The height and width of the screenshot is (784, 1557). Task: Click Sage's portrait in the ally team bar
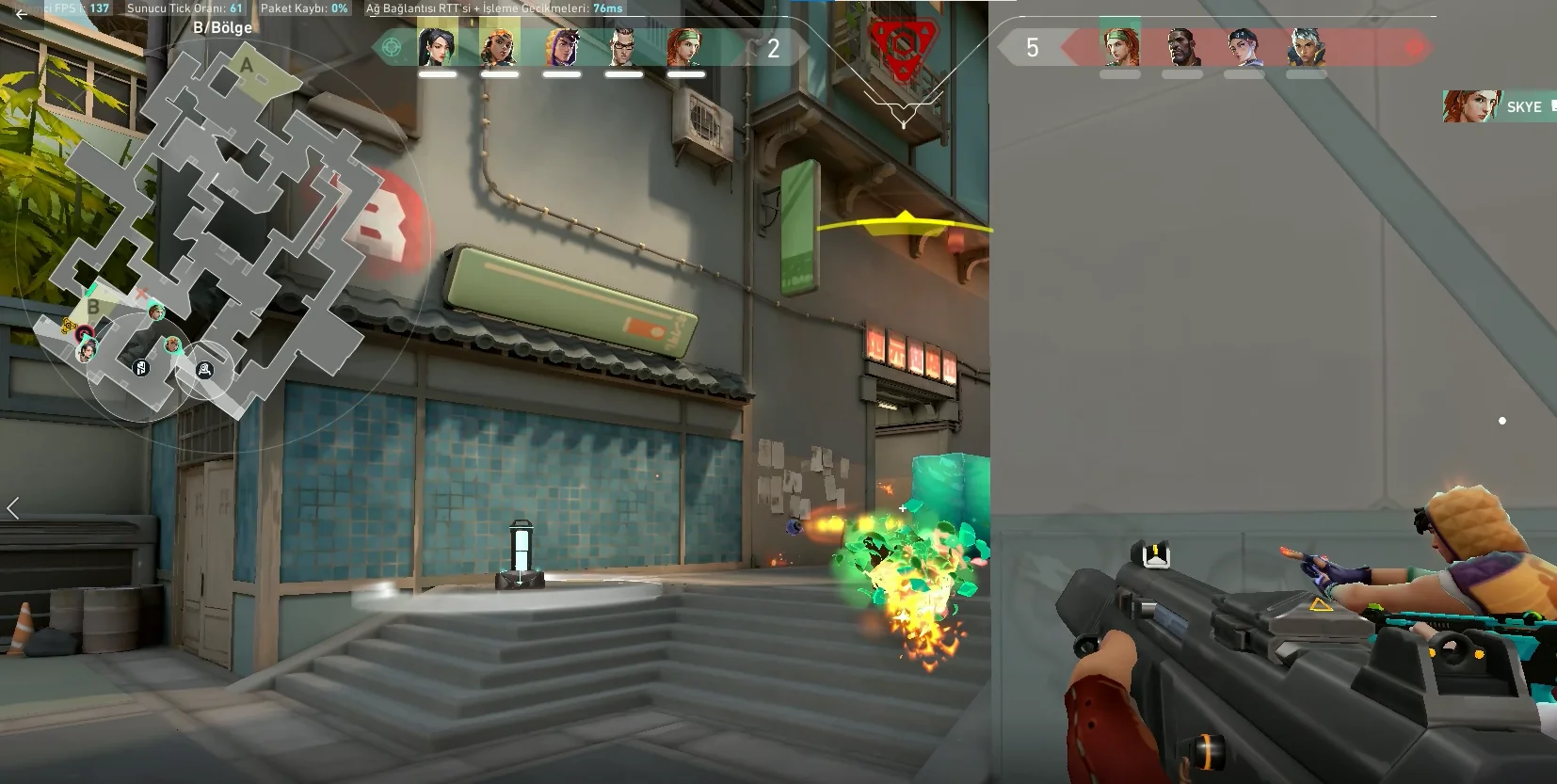click(x=437, y=47)
